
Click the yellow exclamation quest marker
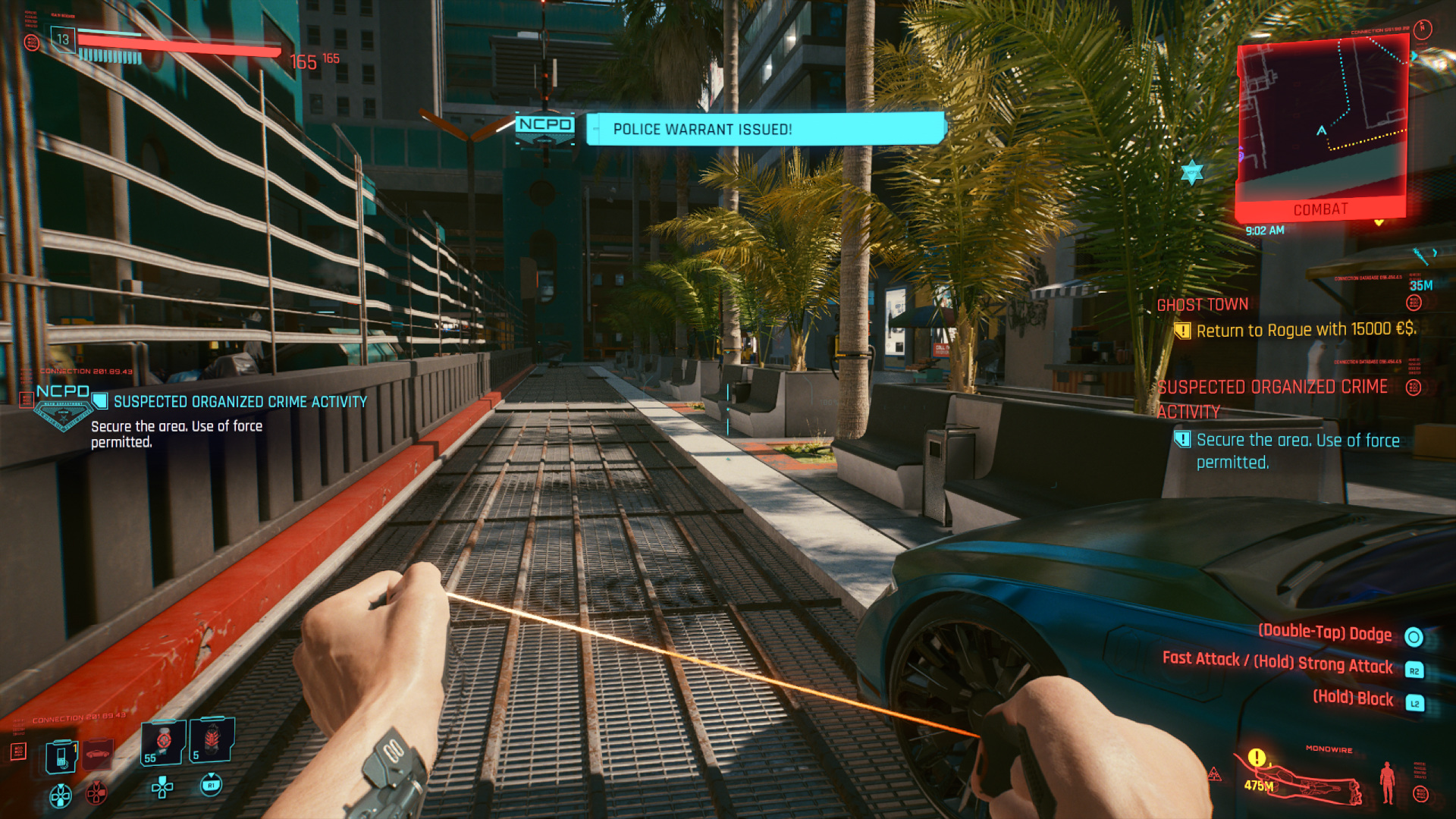[1257, 758]
